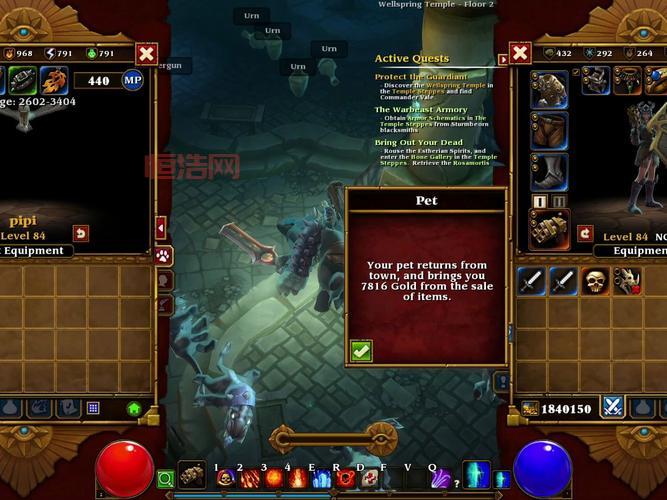Screen dimensions: 667x500
Task: Close the left pet panel
Action: [x=146, y=54]
